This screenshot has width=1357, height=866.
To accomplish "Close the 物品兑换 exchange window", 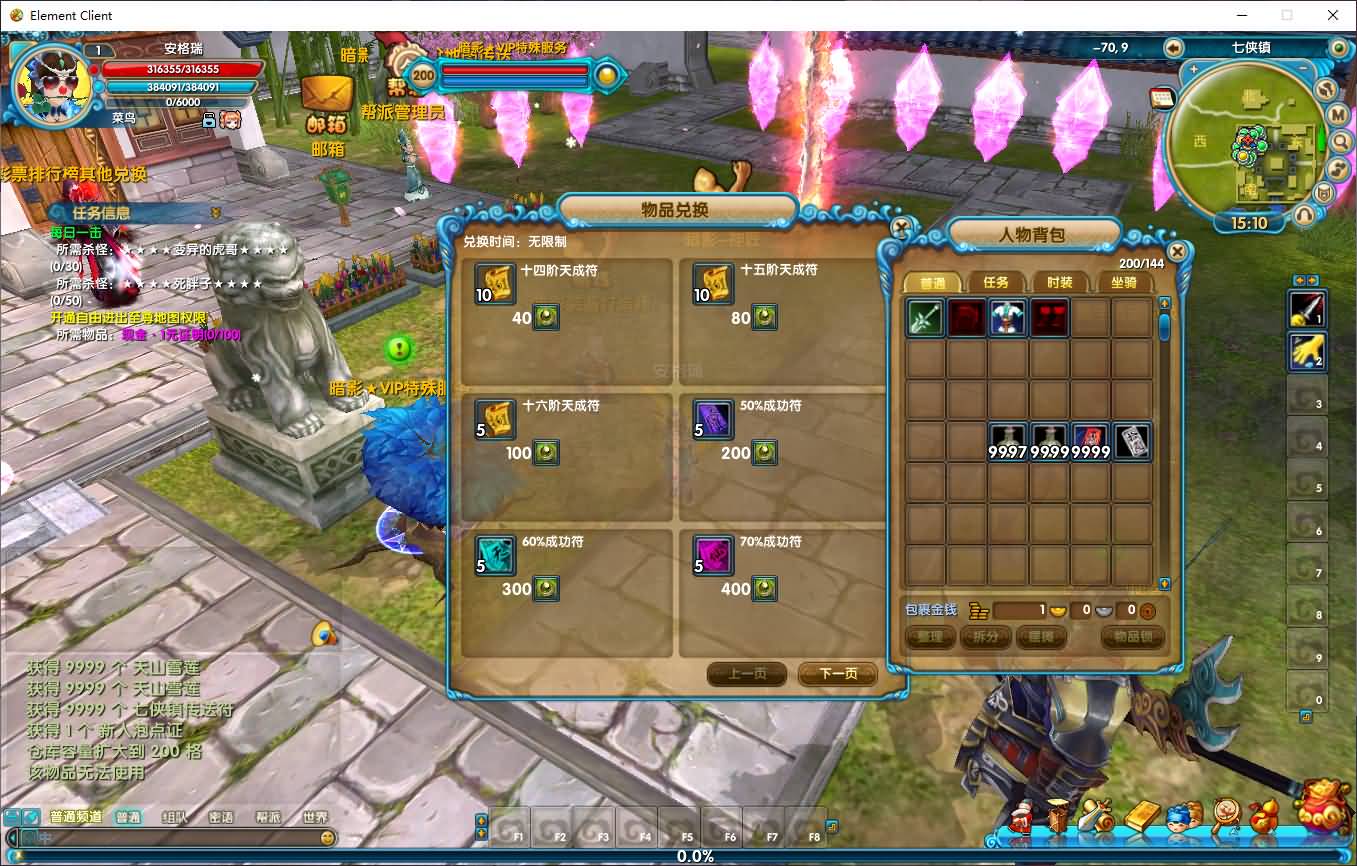I will tap(901, 228).
